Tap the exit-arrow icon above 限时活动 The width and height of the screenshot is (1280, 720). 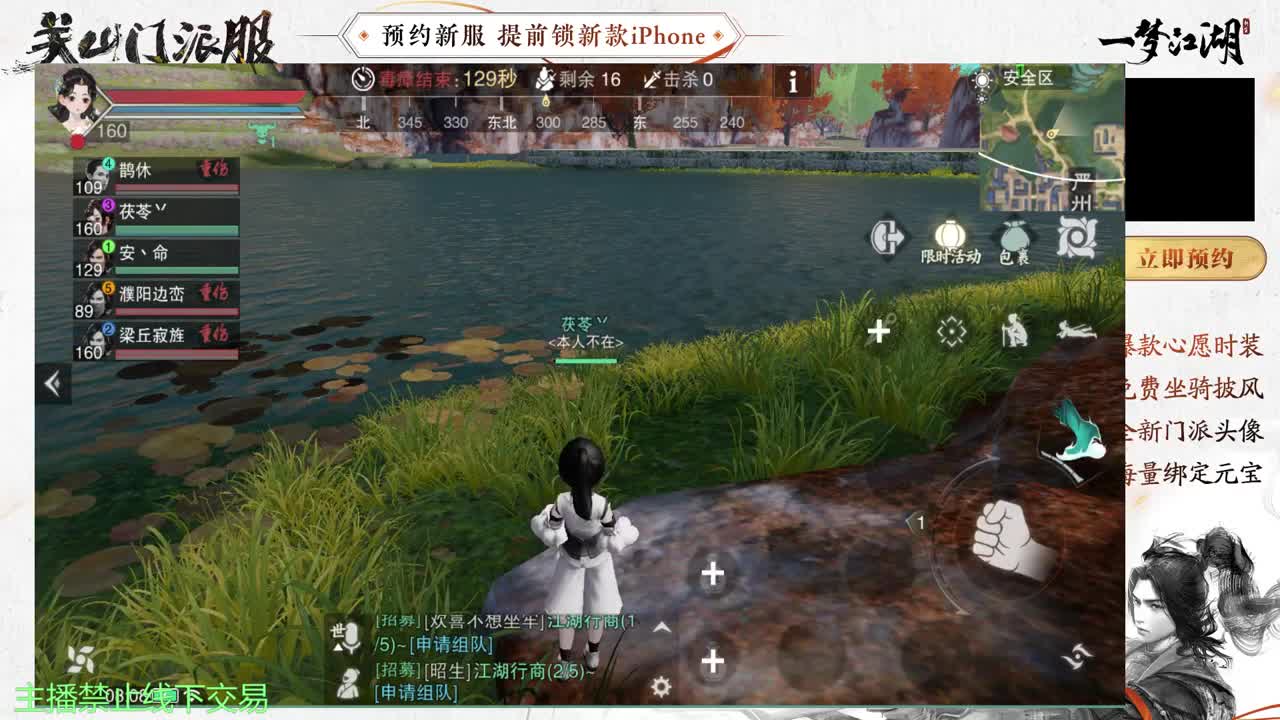click(x=887, y=238)
